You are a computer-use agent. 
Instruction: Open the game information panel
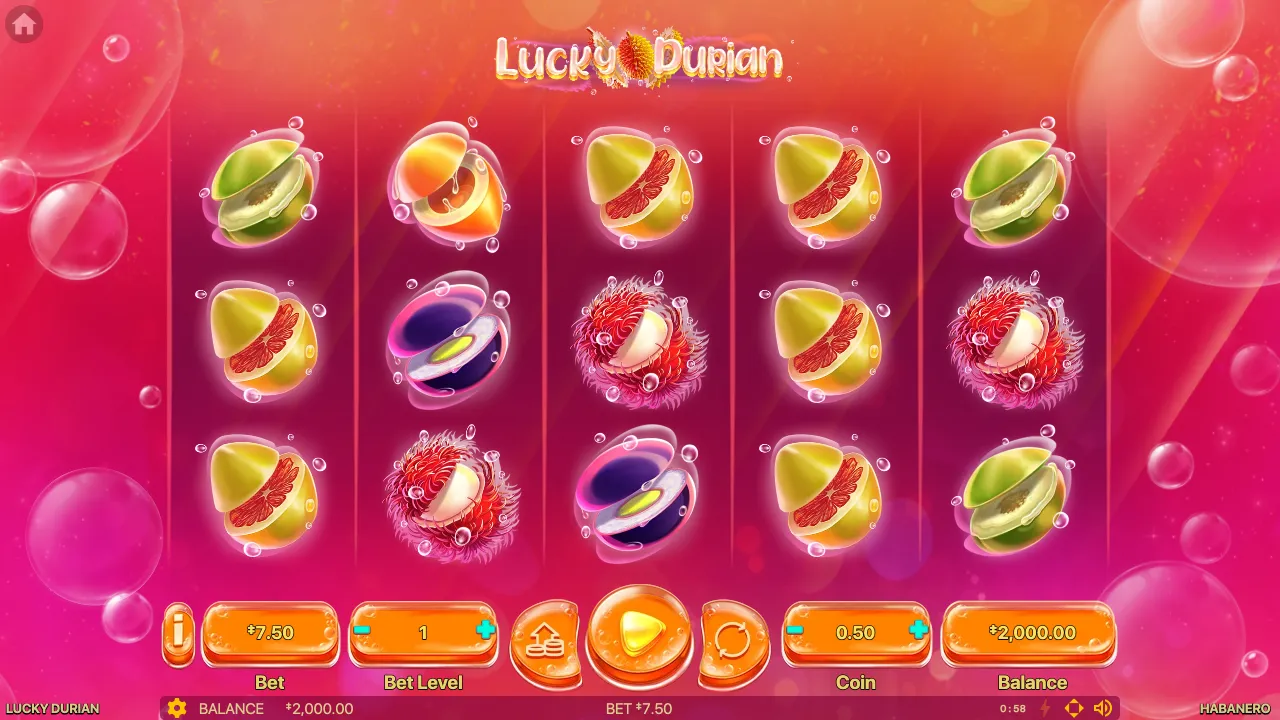pyautogui.click(x=178, y=633)
